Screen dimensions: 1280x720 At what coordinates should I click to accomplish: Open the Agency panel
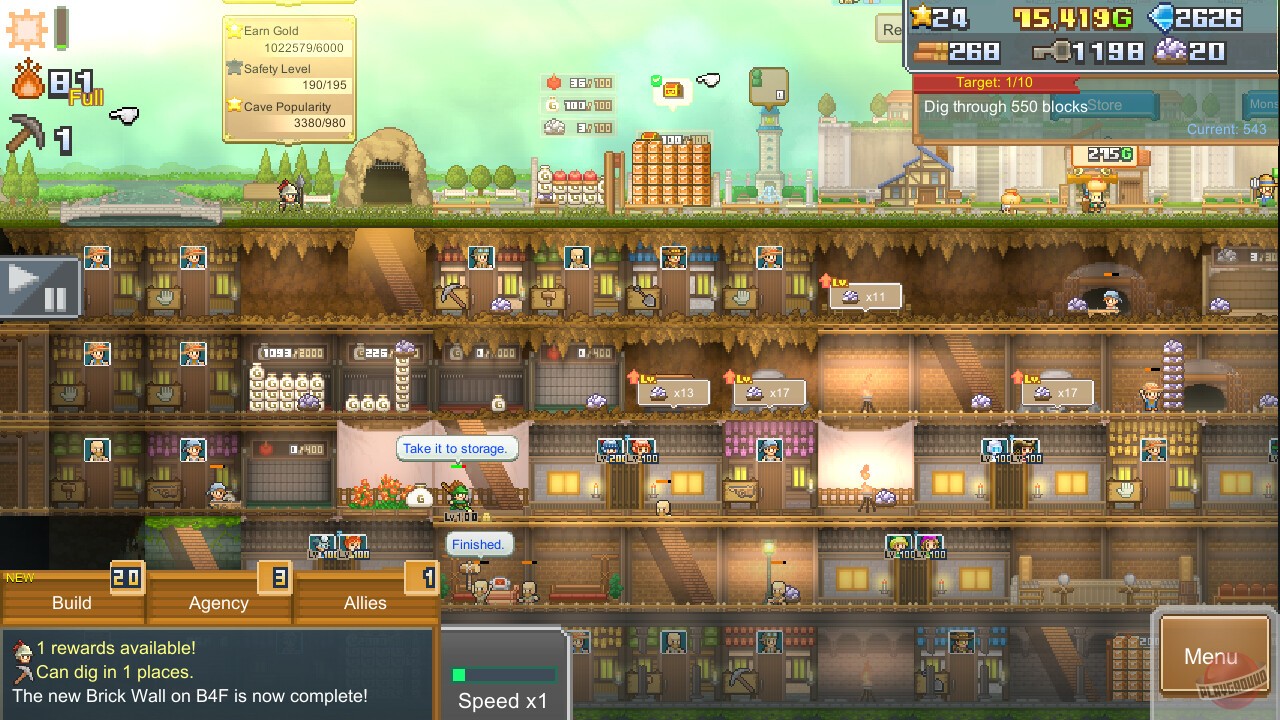tap(218, 603)
